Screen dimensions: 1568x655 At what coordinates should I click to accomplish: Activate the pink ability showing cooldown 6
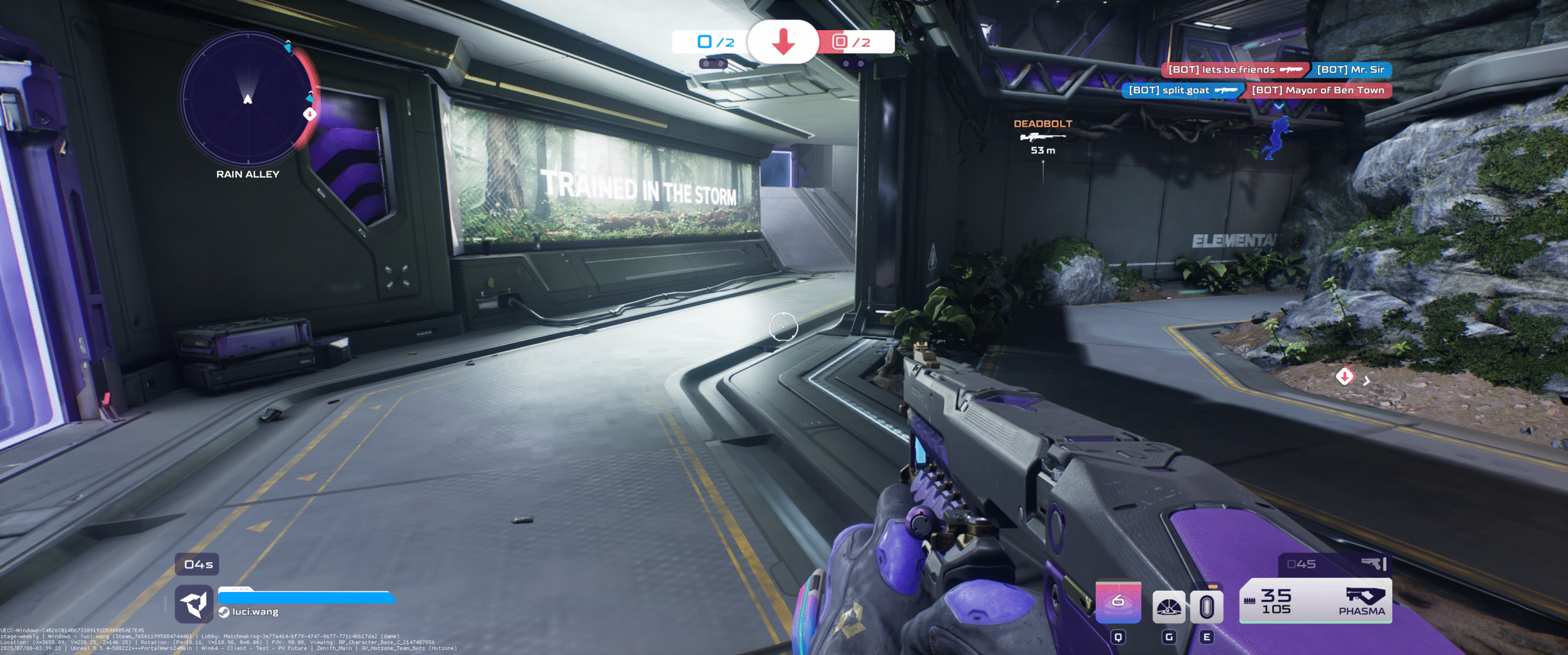point(1118,601)
